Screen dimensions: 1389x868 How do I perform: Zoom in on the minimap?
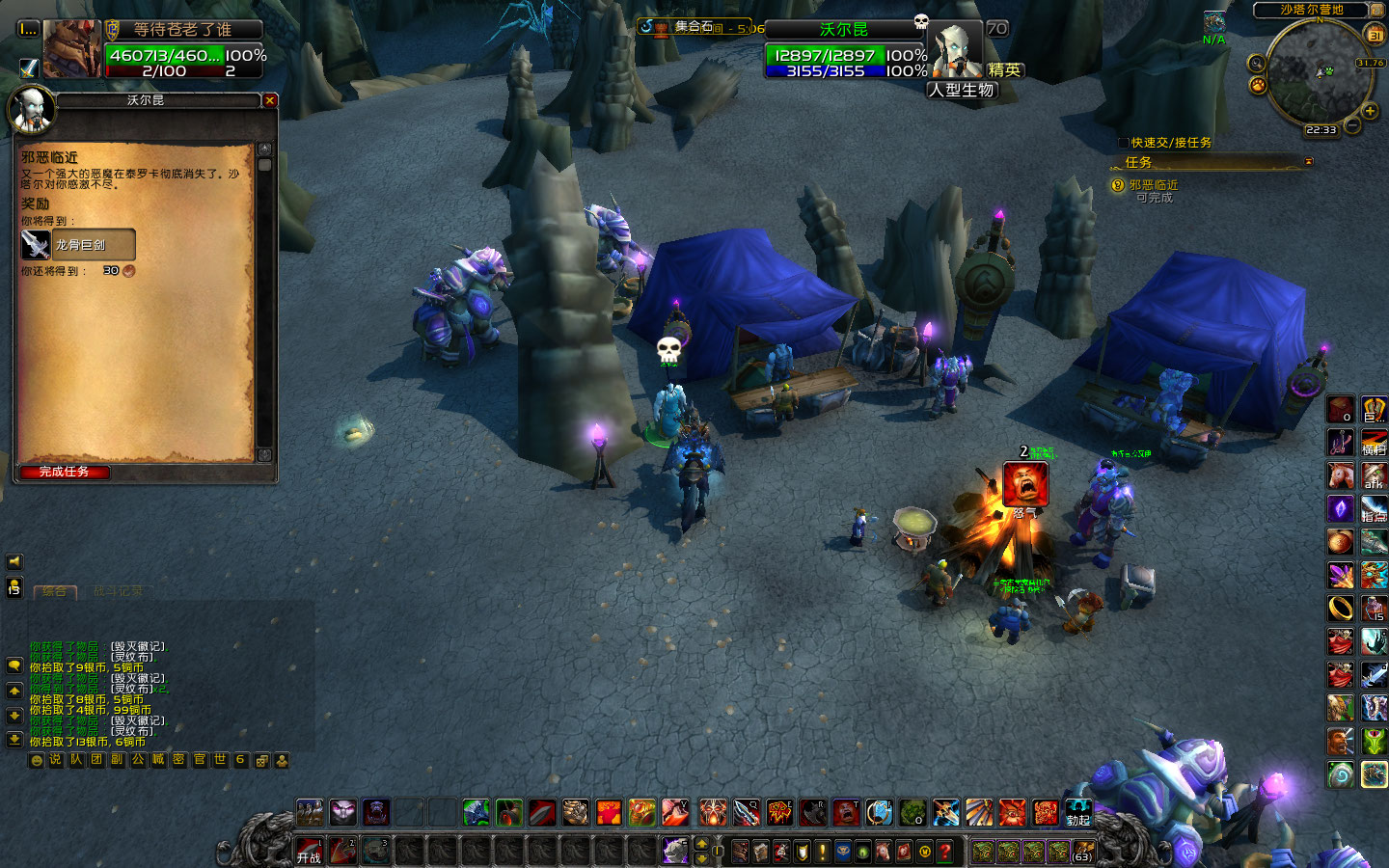[x=1372, y=111]
